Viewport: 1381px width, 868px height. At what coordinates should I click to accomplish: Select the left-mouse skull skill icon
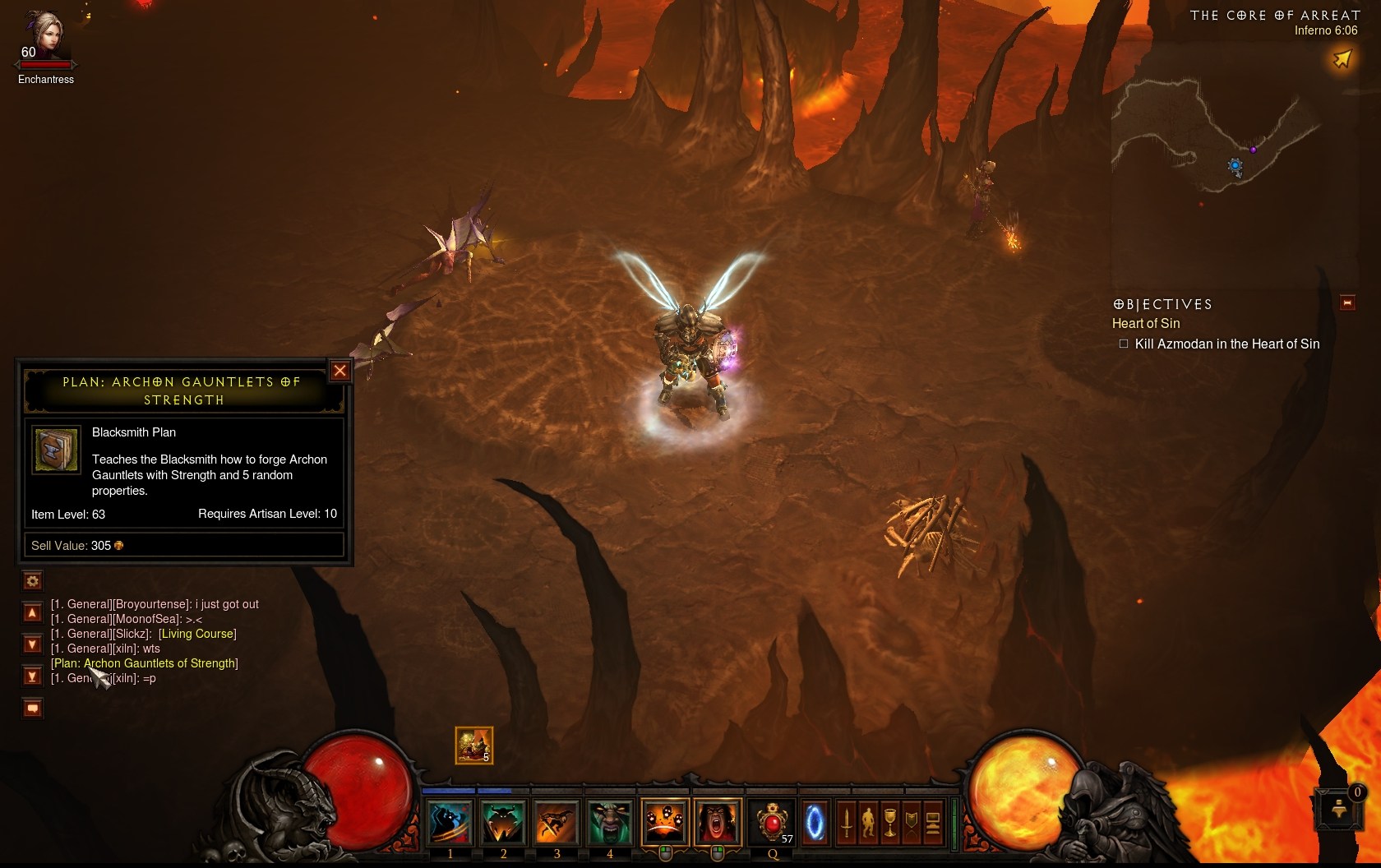(x=664, y=822)
